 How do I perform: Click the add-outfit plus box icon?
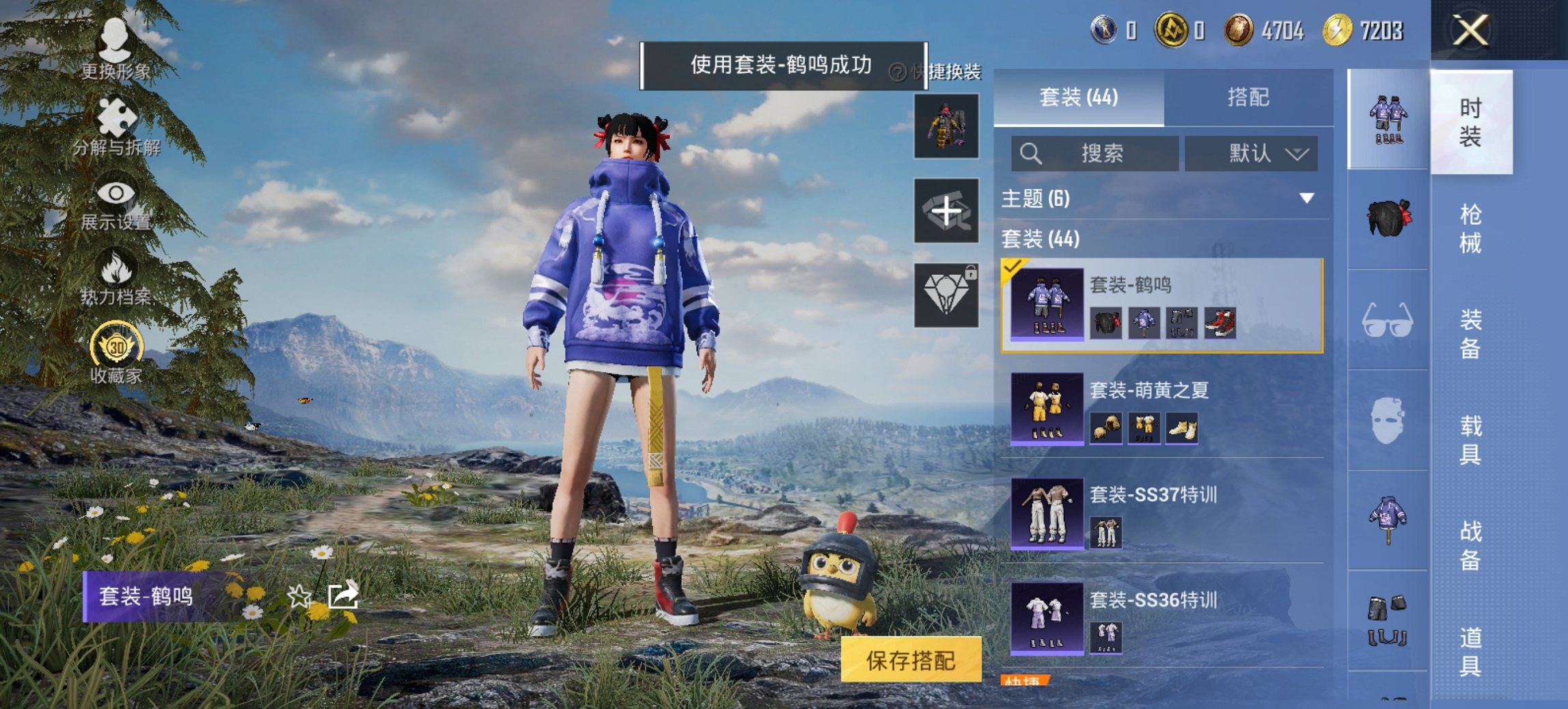pyautogui.click(x=947, y=211)
